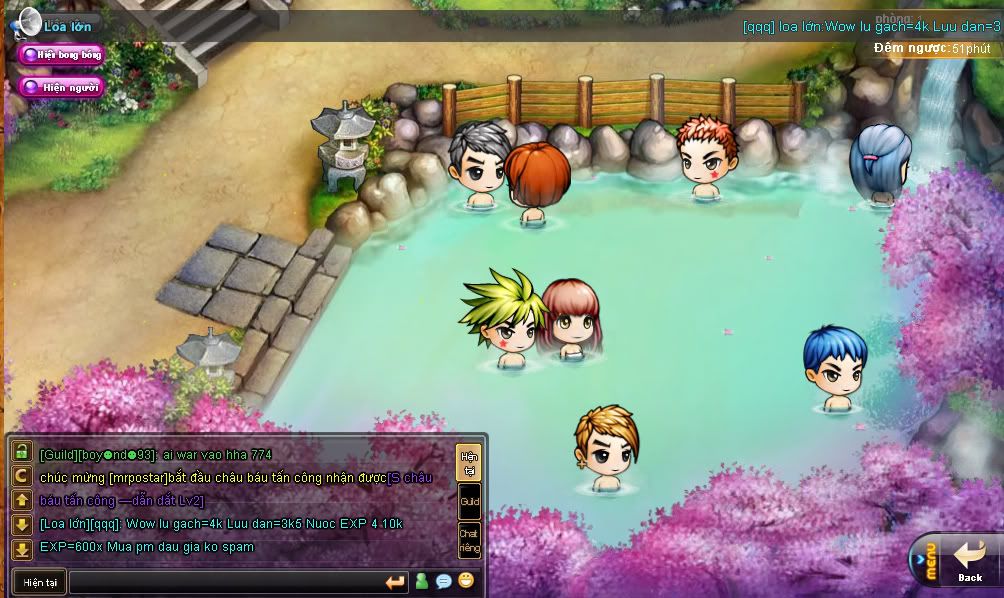Click the chat scroll-down arrow button
Screen dimensions: 1004x598
pos(22,524)
